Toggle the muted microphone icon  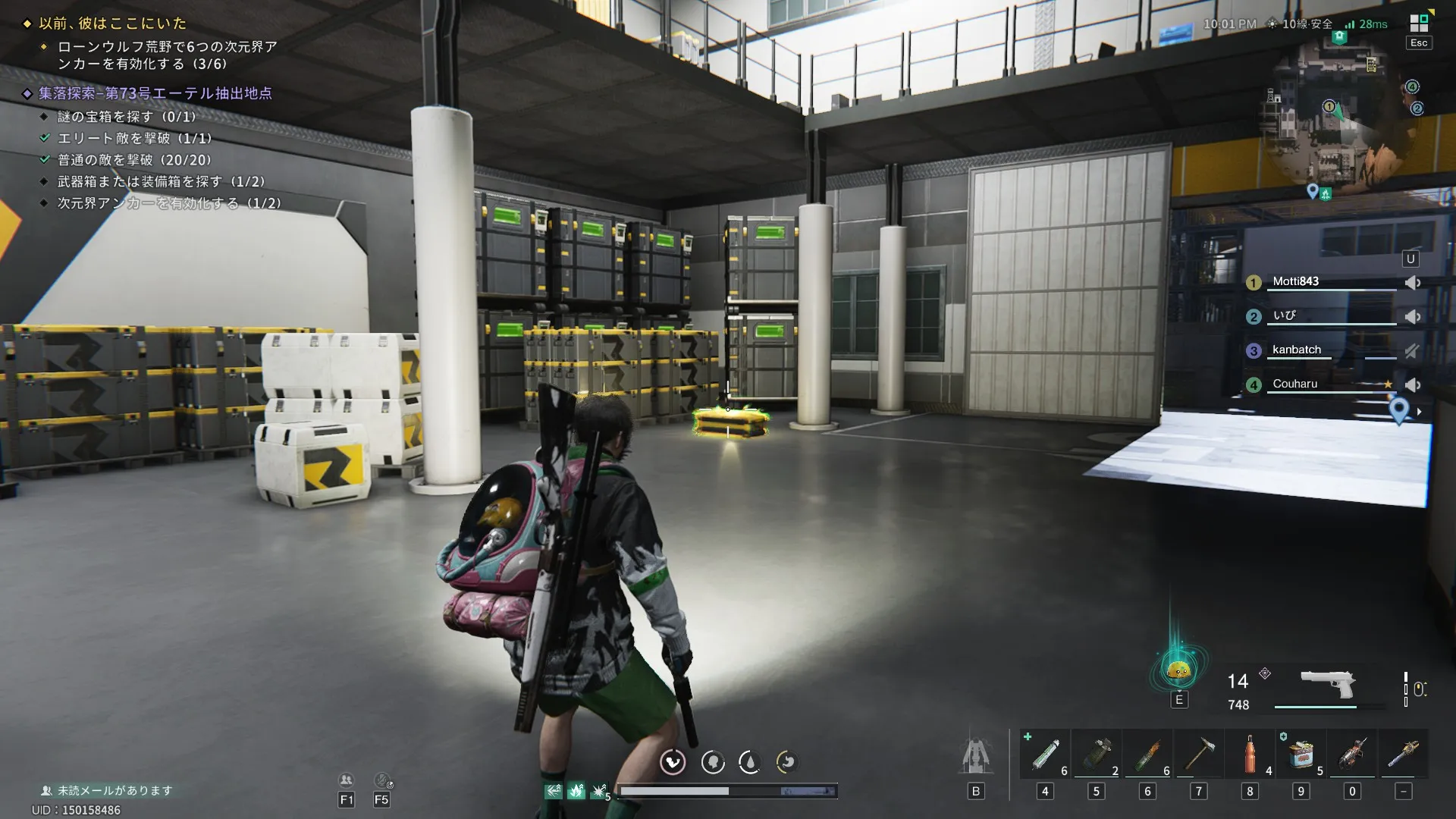382,780
